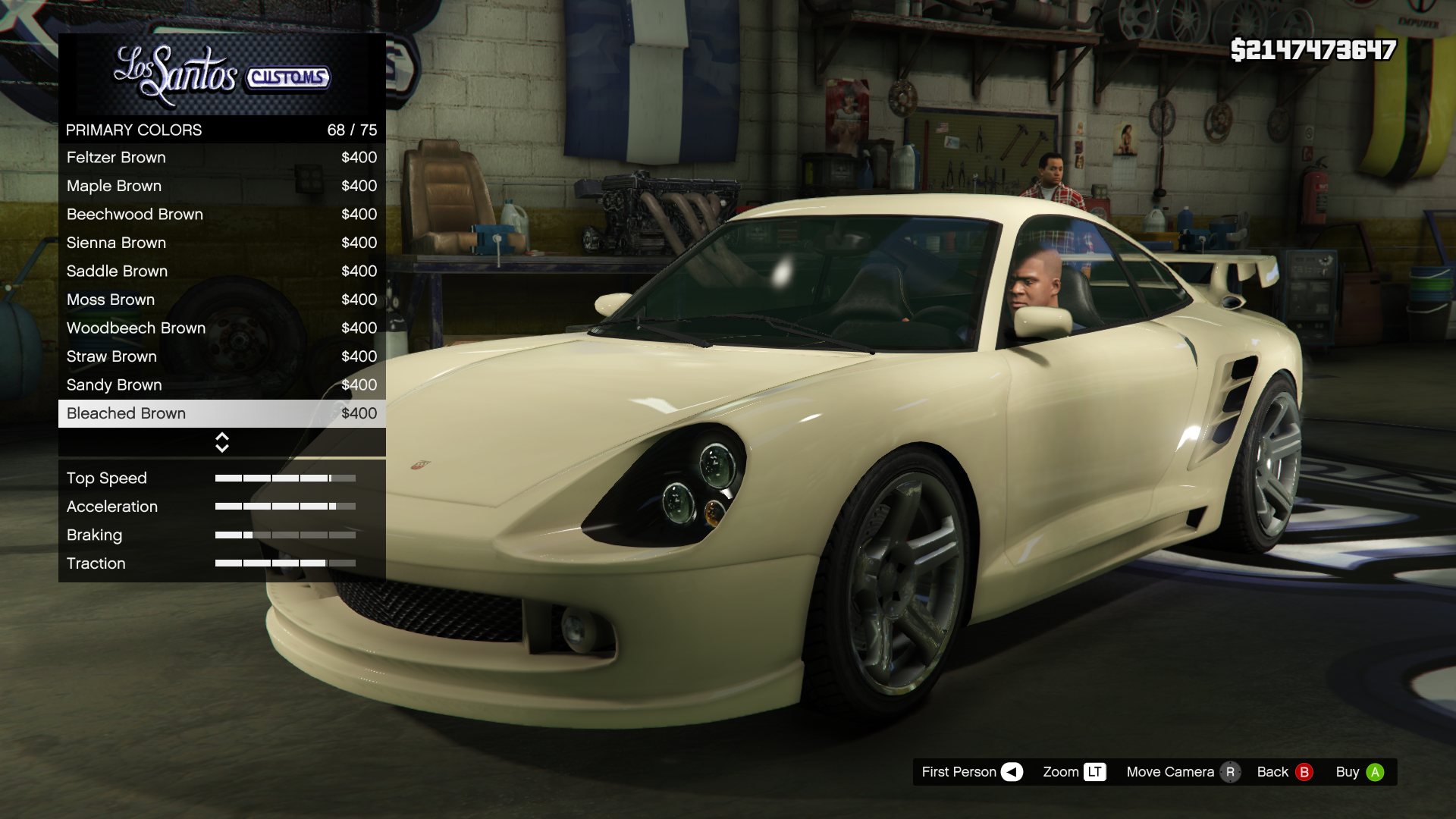Viewport: 1456px width, 819px height.
Task: Pick Beechwood Brown from the list
Action: point(221,215)
